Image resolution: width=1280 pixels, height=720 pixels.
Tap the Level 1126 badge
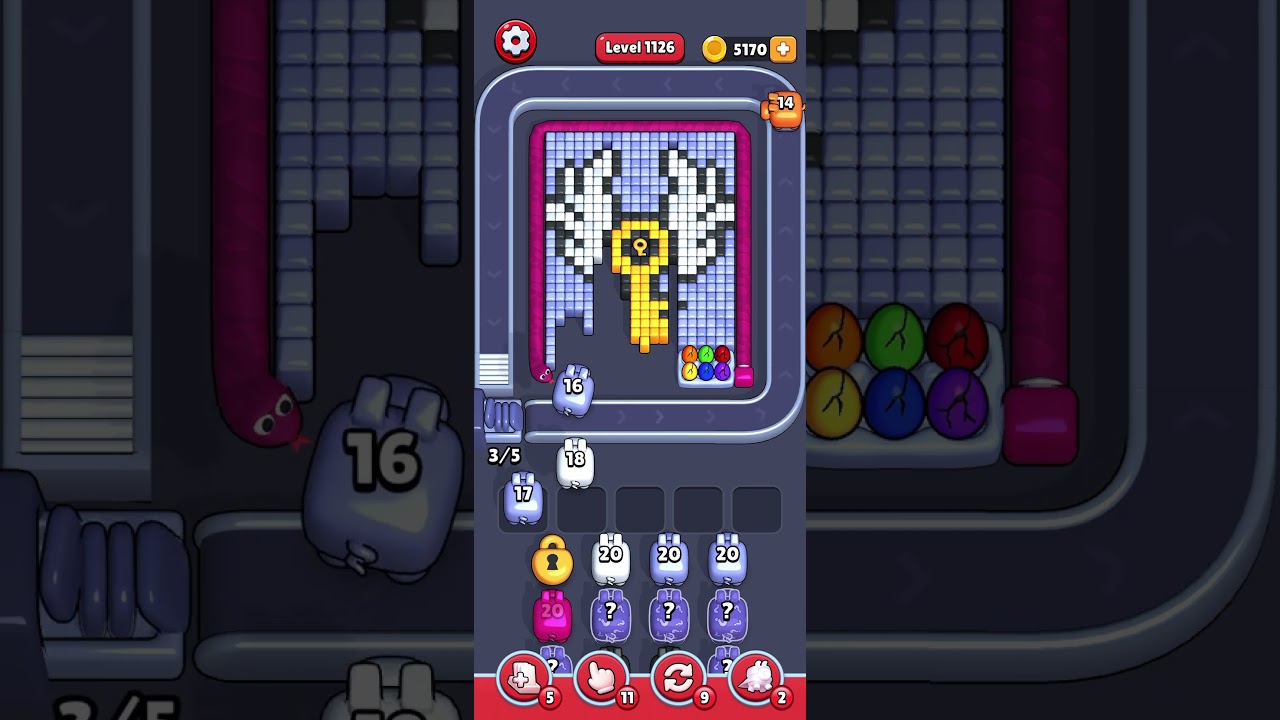pos(639,47)
